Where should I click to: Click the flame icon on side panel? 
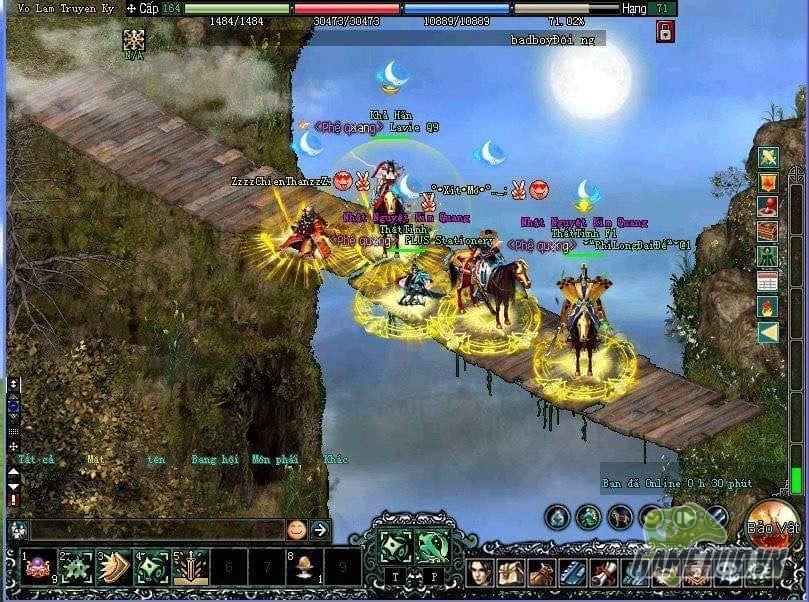click(x=768, y=306)
